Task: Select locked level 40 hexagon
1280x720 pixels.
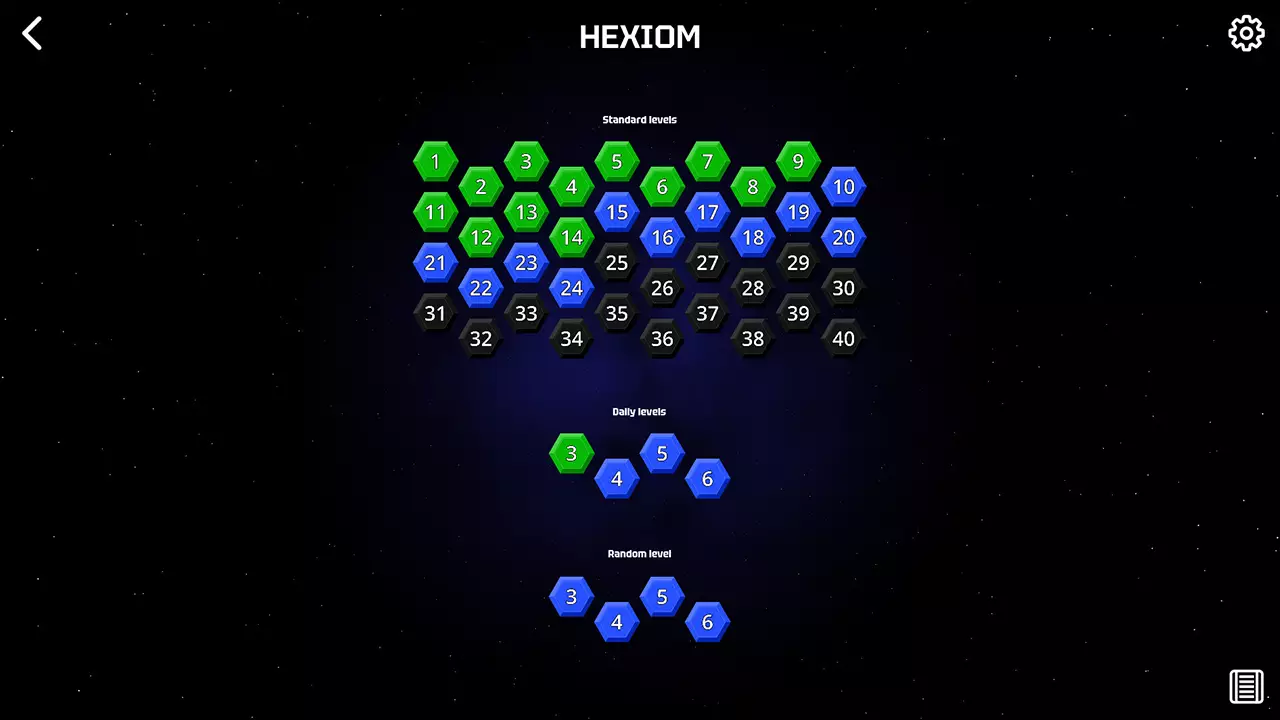Action: click(844, 338)
